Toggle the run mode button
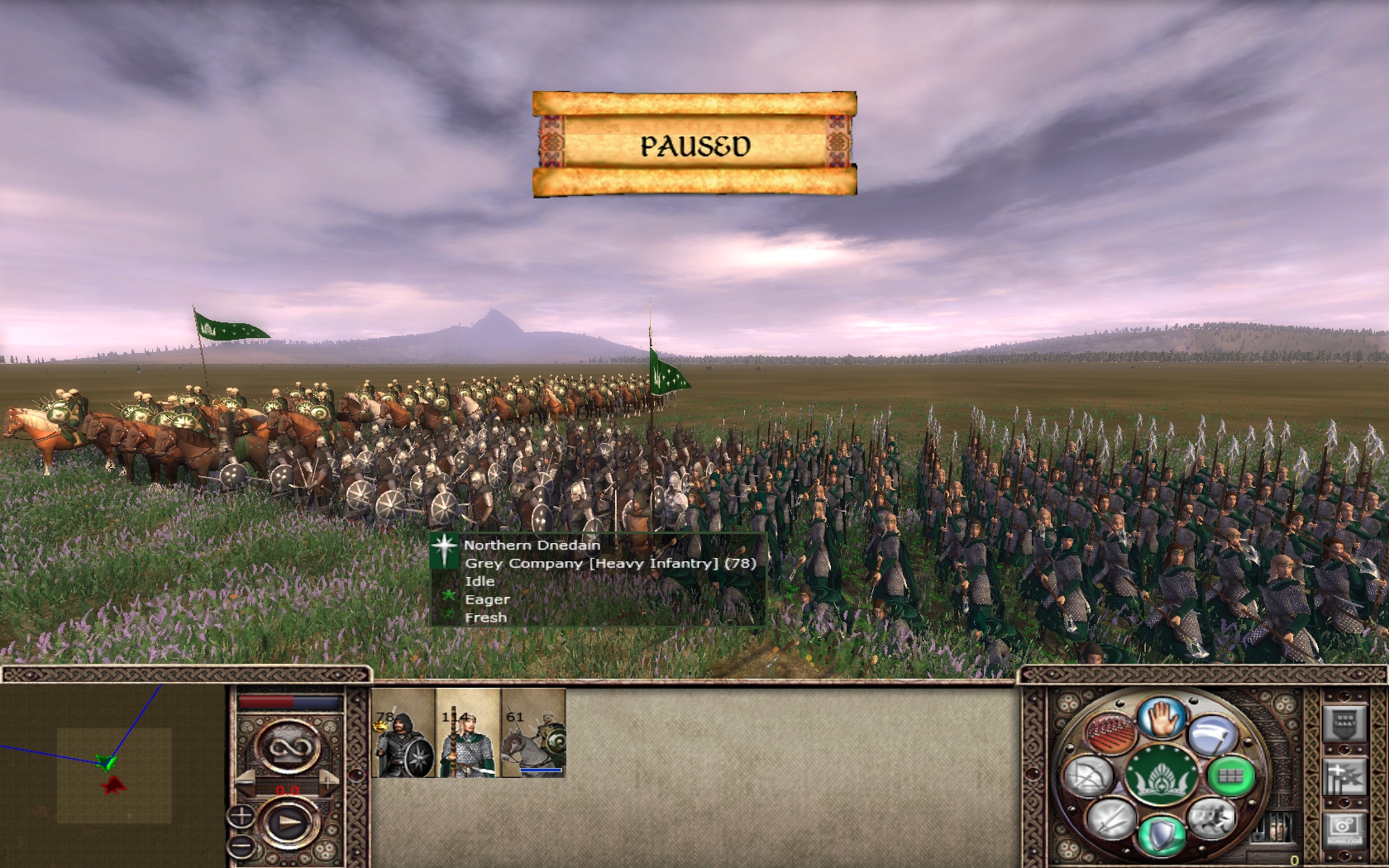The height and width of the screenshot is (868, 1389). click(1211, 818)
